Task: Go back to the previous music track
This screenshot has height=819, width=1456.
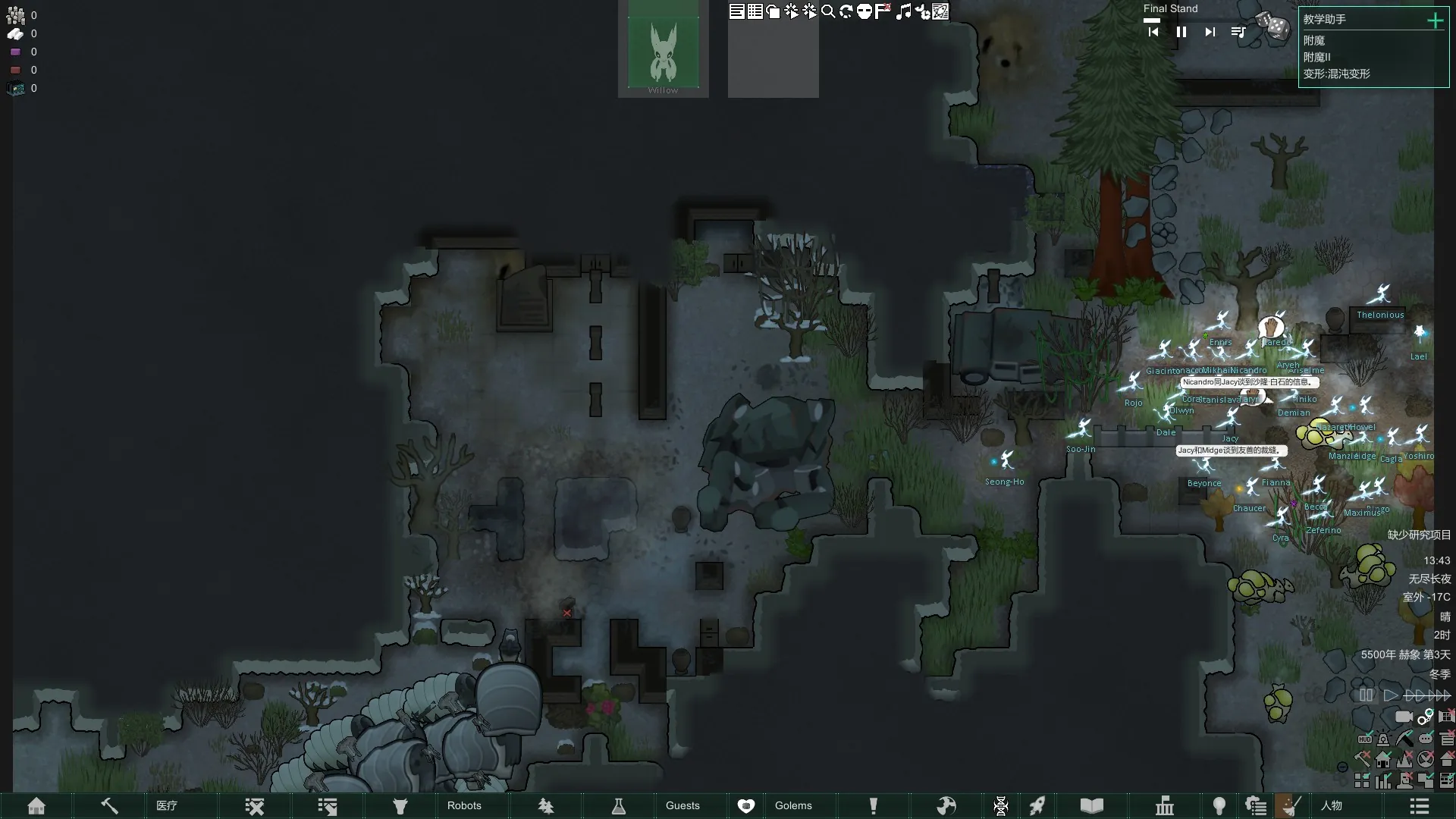Action: pos(1153,32)
